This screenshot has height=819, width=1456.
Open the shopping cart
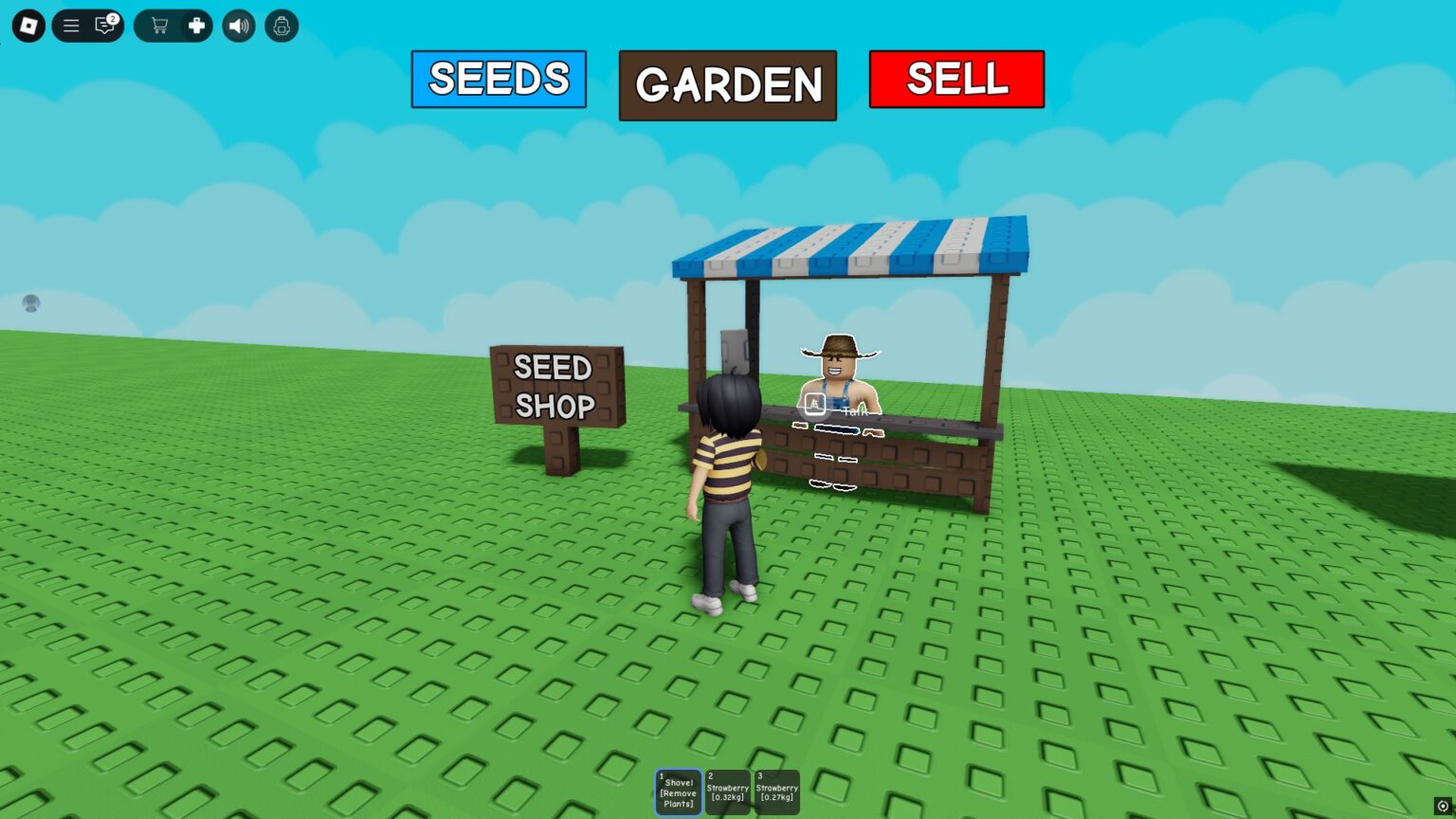click(x=159, y=26)
